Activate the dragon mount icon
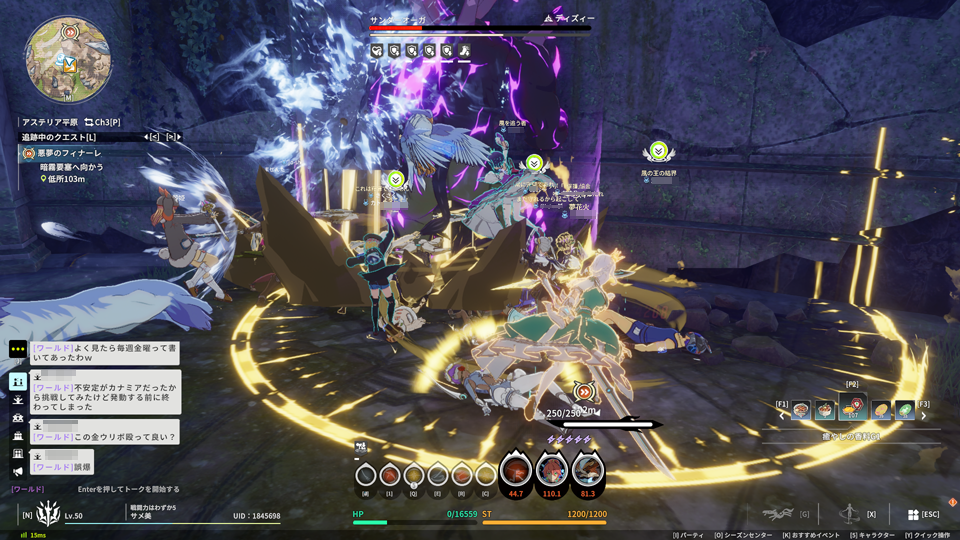The width and height of the screenshot is (960, 540). coord(777,514)
